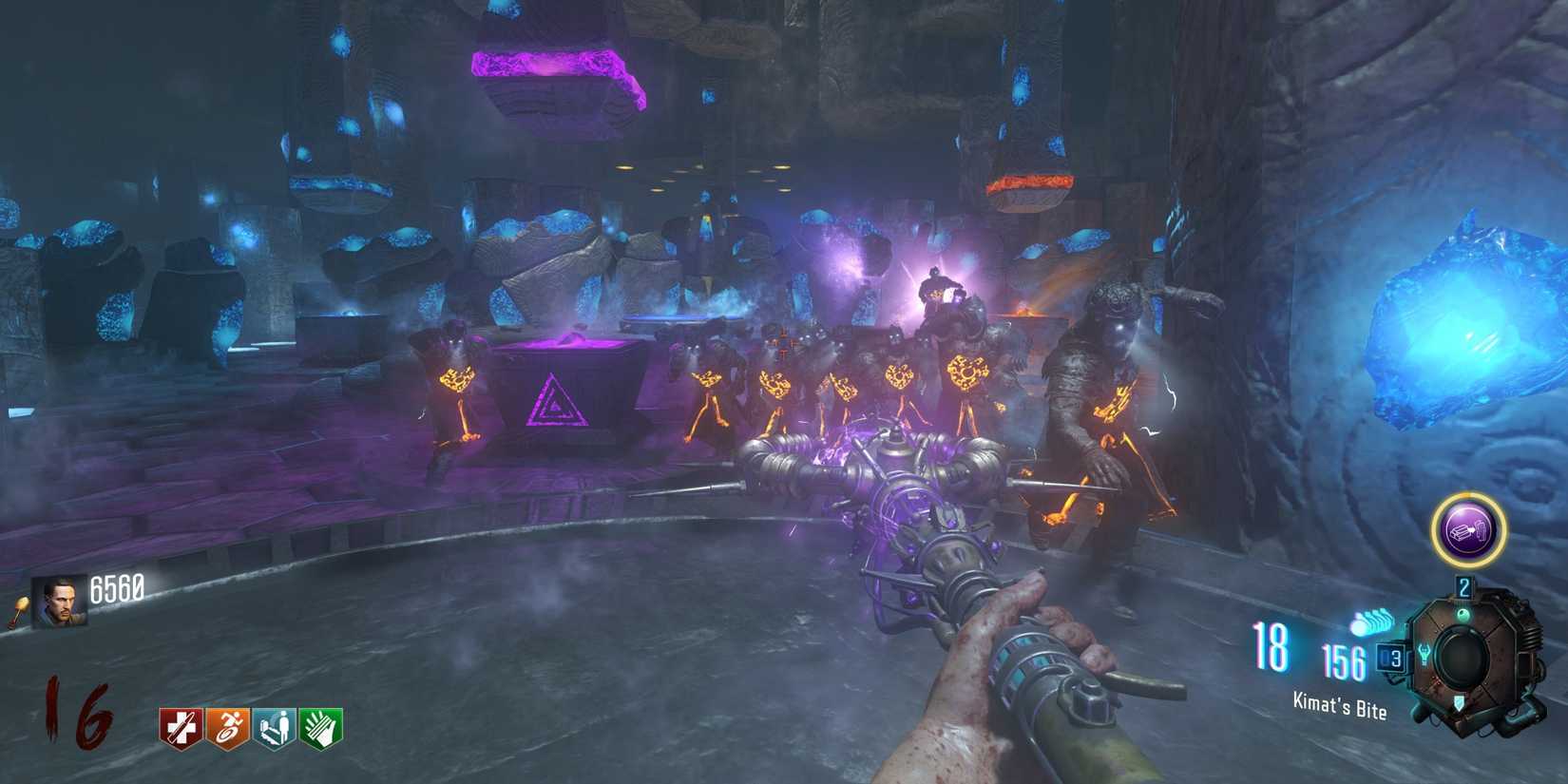Click the lightning ammo icon beside 156
Image resolution: width=1568 pixels, height=784 pixels.
[1371, 621]
